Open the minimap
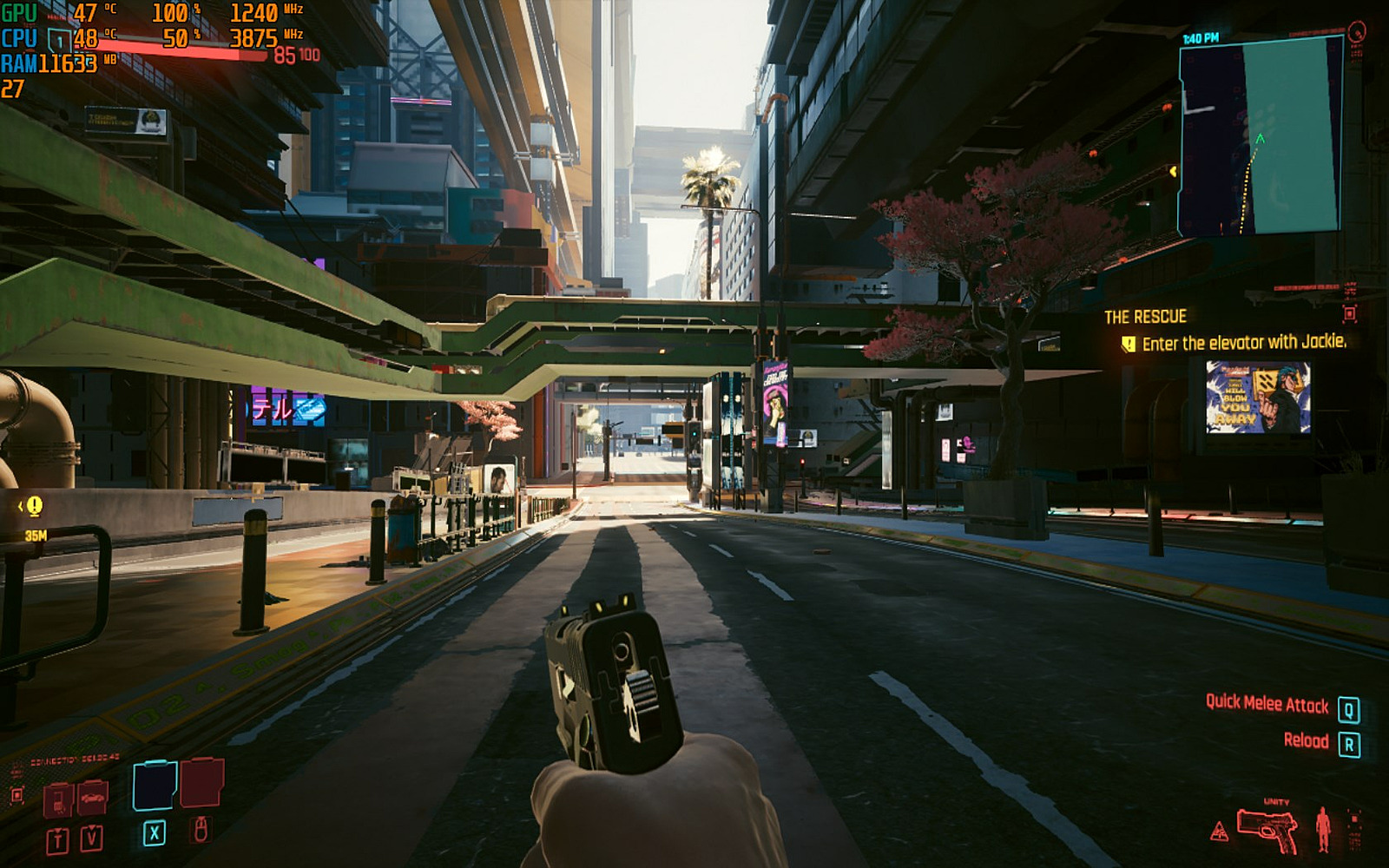Viewport: 1389px width, 868px height. pyautogui.click(x=1260, y=137)
